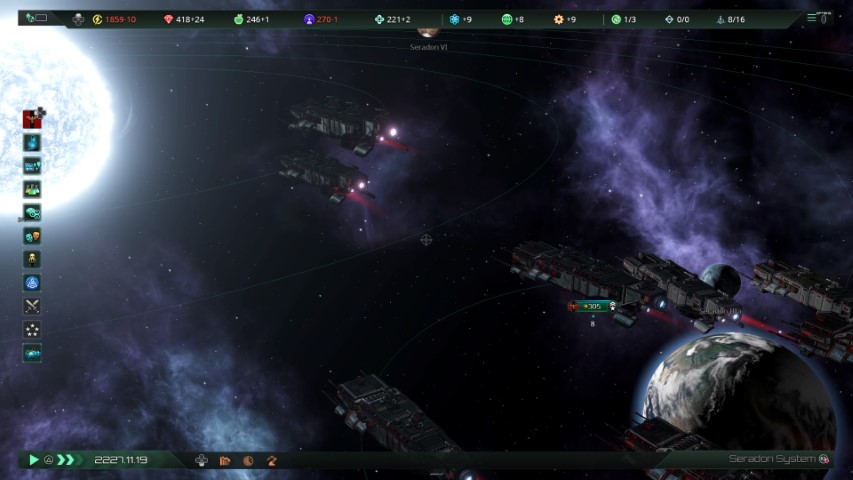This screenshot has width=853, height=480.
Task: Open the blue triangle emblem panel
Action: coord(32,283)
